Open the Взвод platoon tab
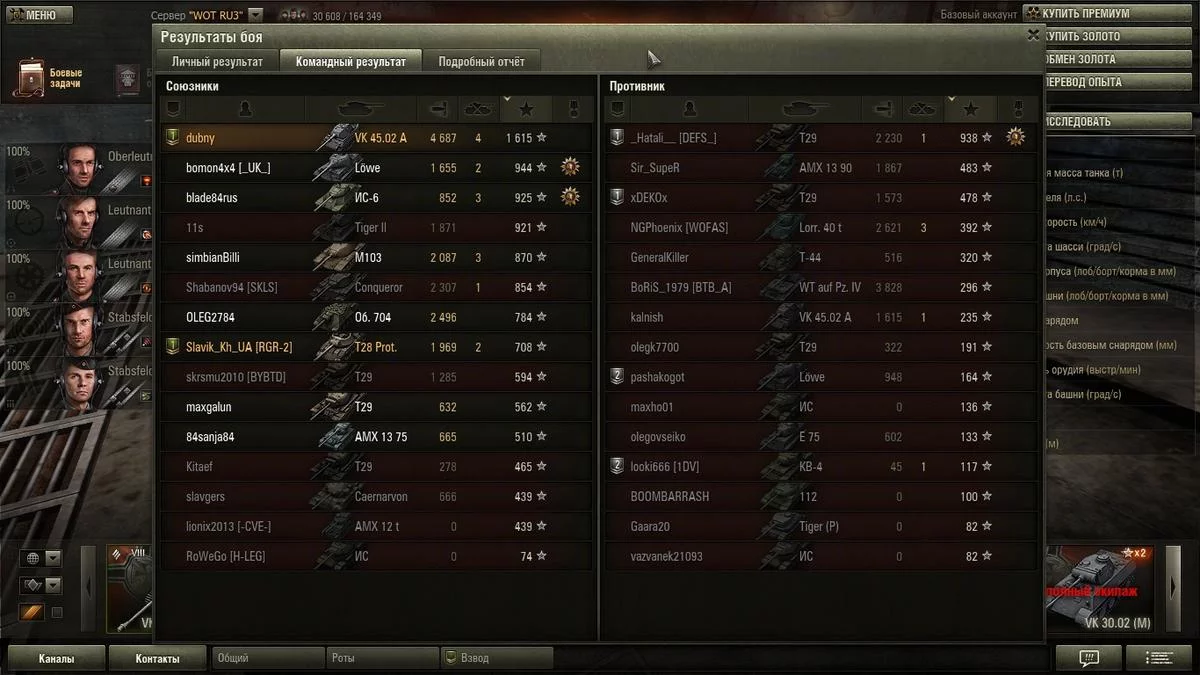The width and height of the screenshot is (1200, 675). (x=496, y=659)
